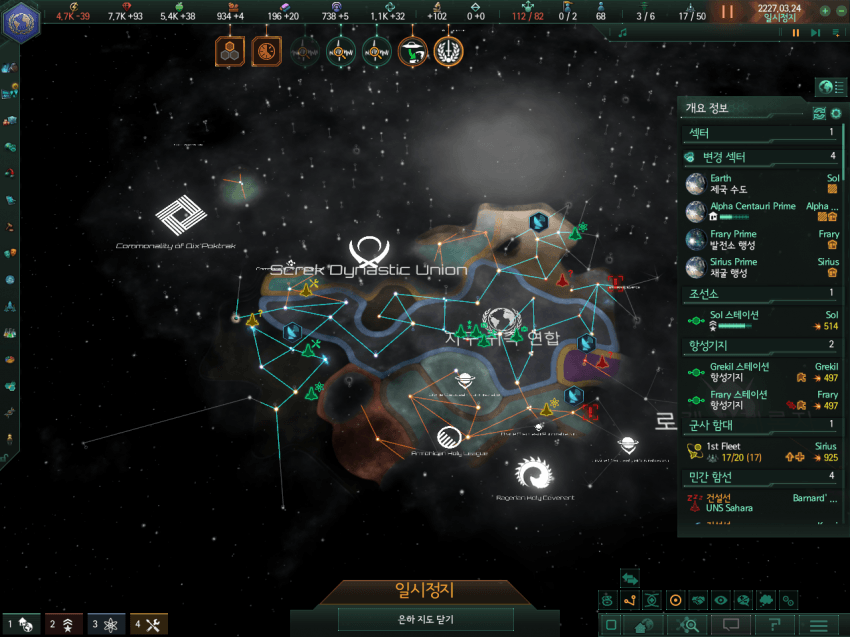Increase game speed with the plus button
The image size is (850, 637).
[824, 11]
